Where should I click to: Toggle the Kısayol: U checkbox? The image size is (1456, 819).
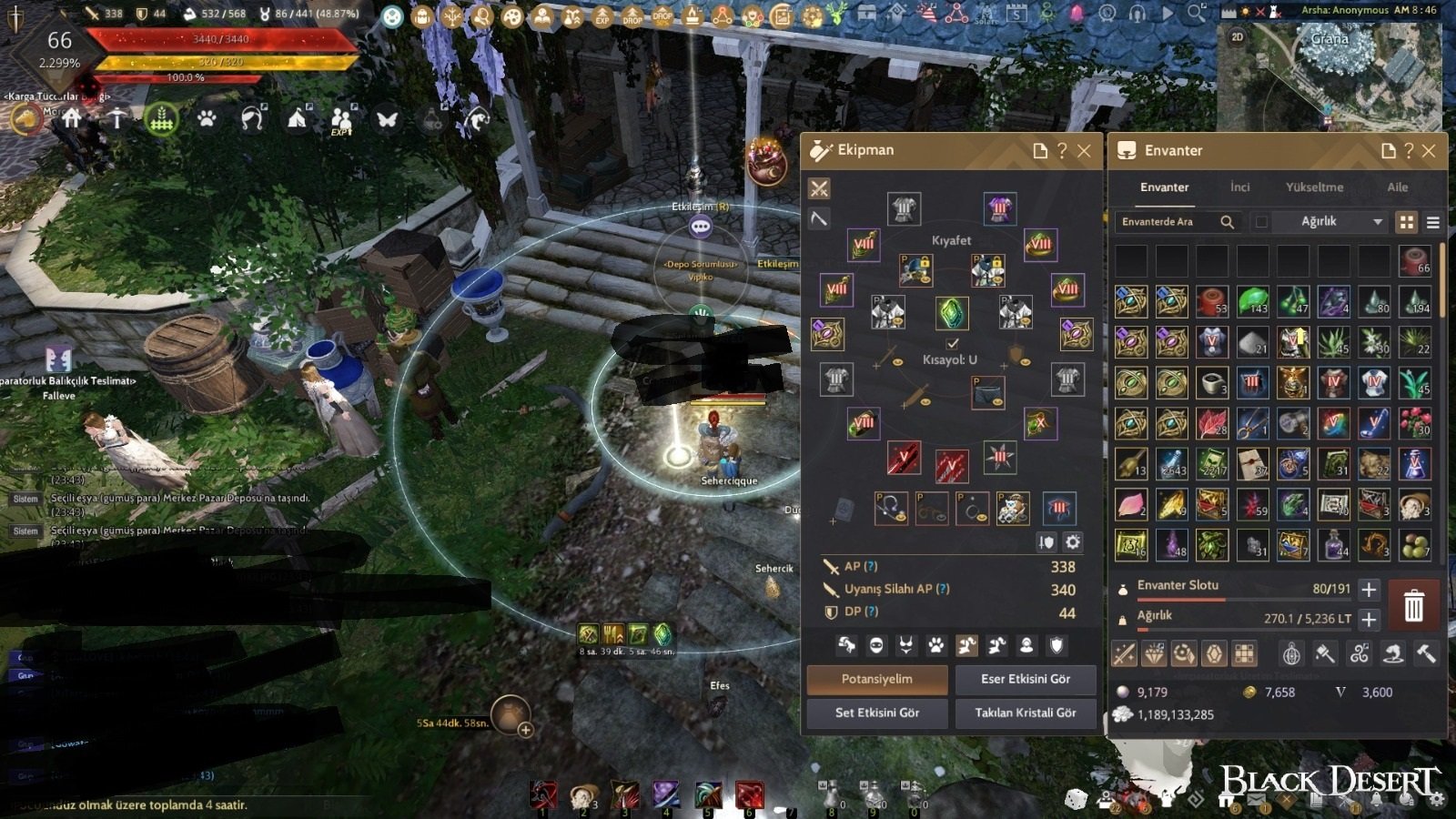tap(952, 344)
